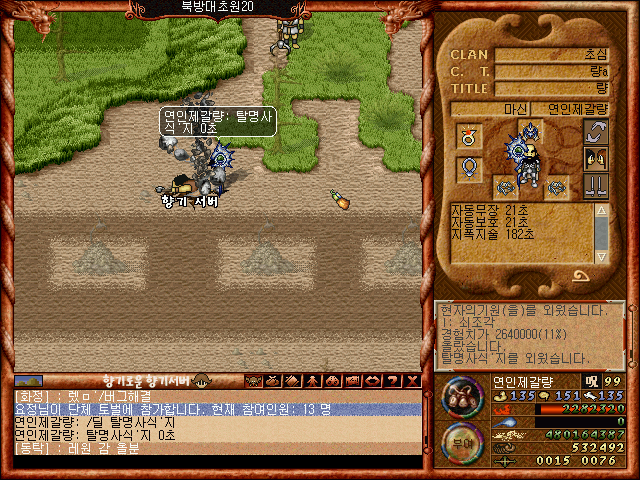This screenshot has width=640, height=480.
Task: Open the pouch bag round button
Action: 462,395
